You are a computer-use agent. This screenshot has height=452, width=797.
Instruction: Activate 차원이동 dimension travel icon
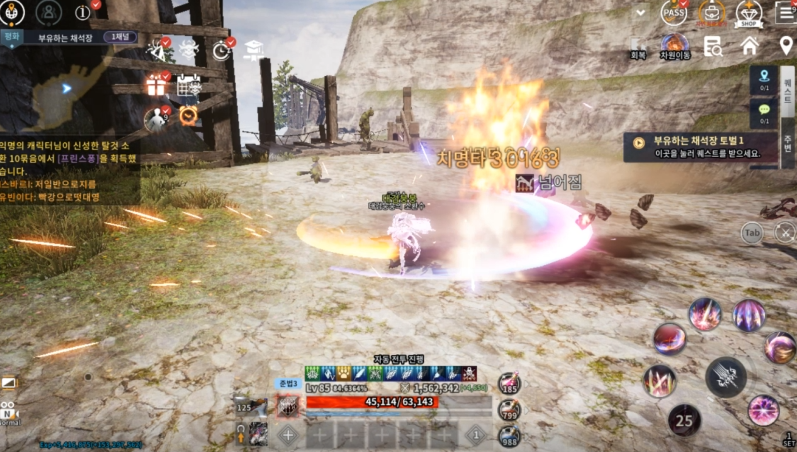click(x=675, y=45)
